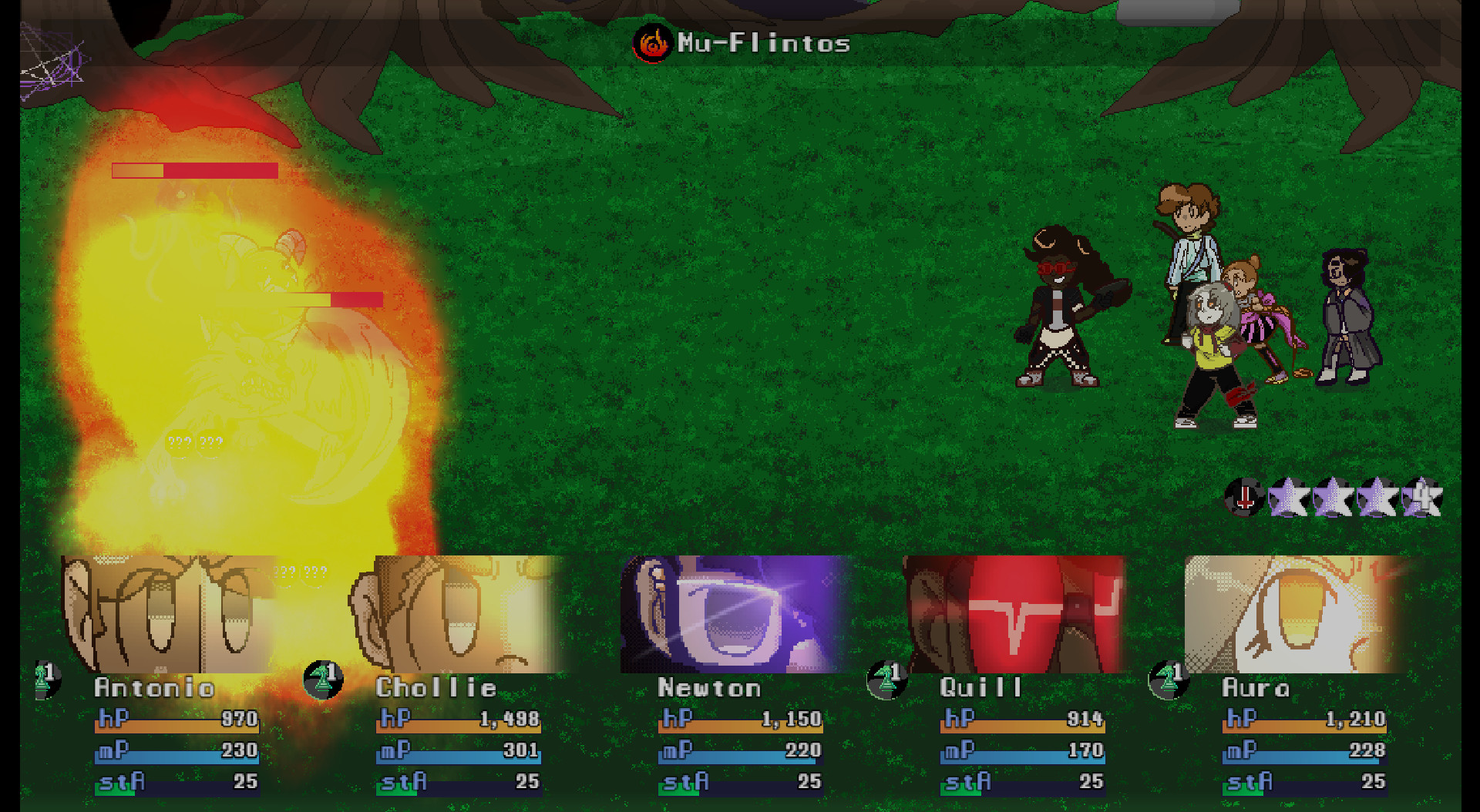1480x812 pixels.
Task: Select Chollie's pawn turn-order icon
Action: click(324, 679)
